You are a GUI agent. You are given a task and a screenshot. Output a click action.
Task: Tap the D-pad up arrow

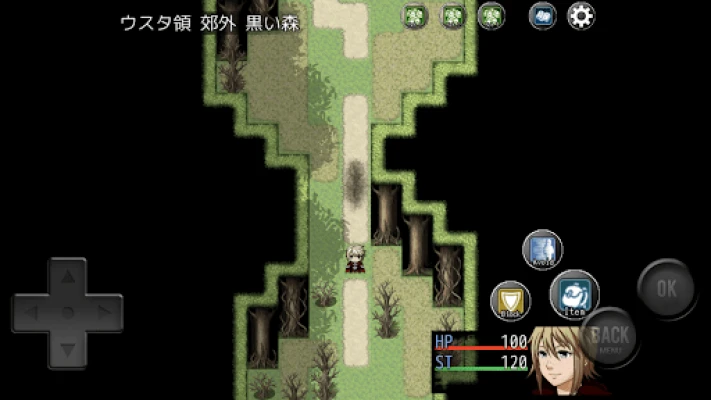click(68, 275)
